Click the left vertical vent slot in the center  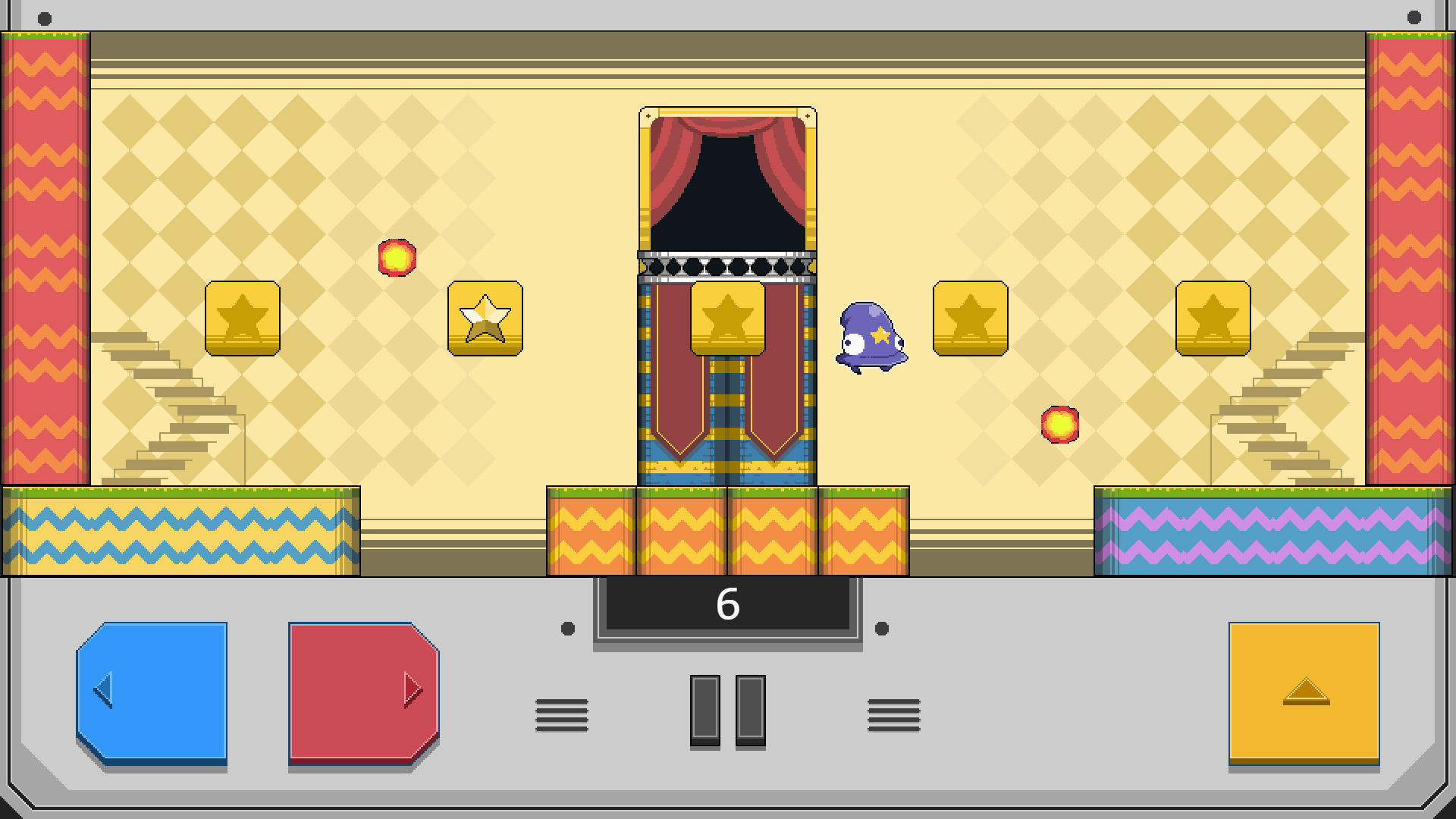click(704, 711)
